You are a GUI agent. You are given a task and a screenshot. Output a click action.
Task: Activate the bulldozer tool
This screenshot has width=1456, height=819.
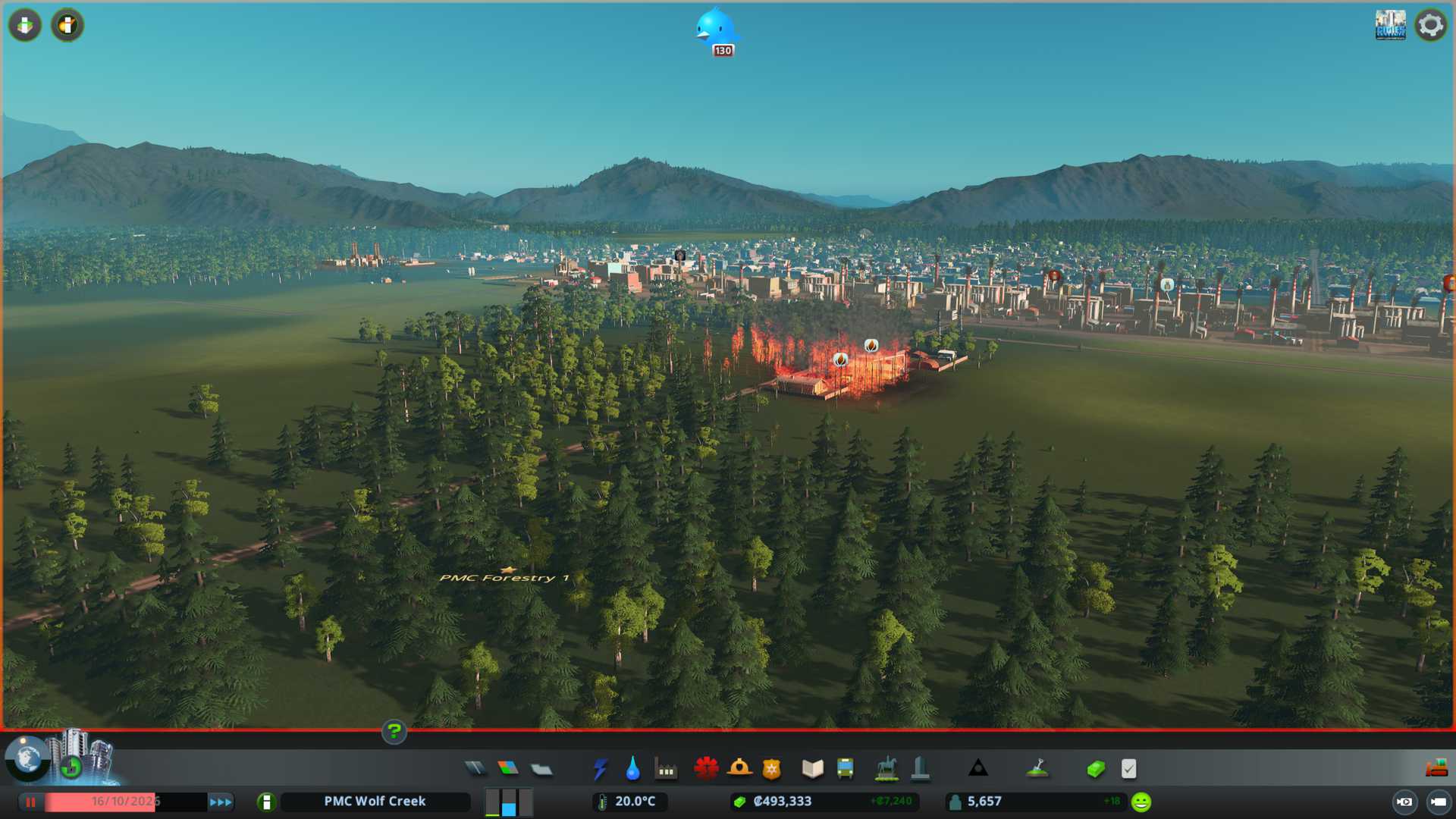click(1436, 769)
